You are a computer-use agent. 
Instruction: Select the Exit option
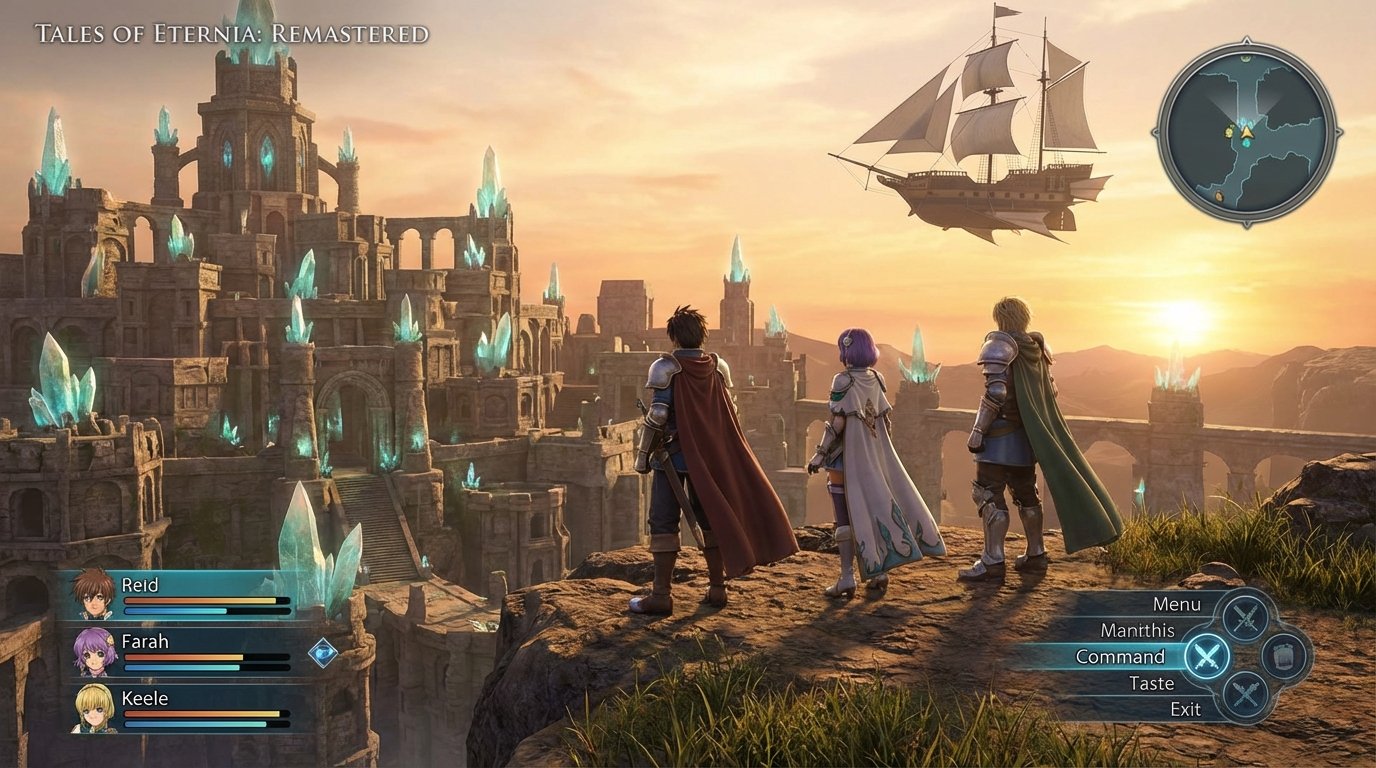pos(1186,710)
